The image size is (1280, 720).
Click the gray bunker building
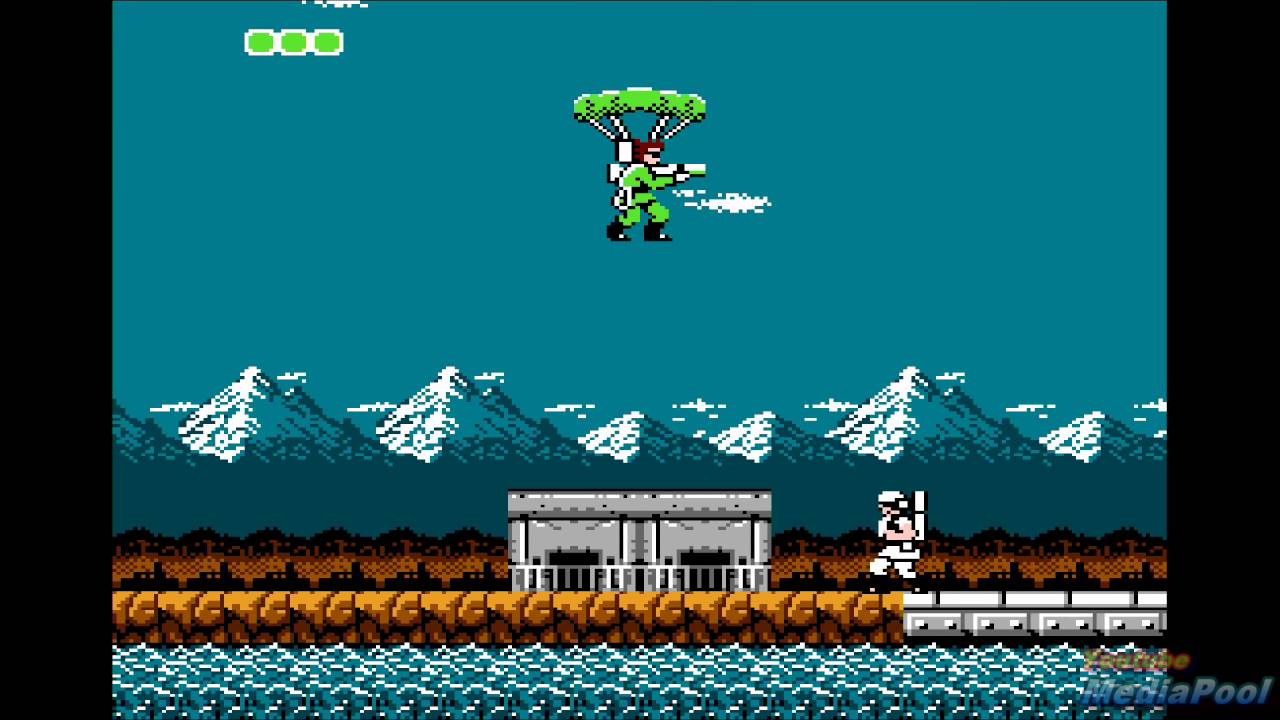(640, 530)
